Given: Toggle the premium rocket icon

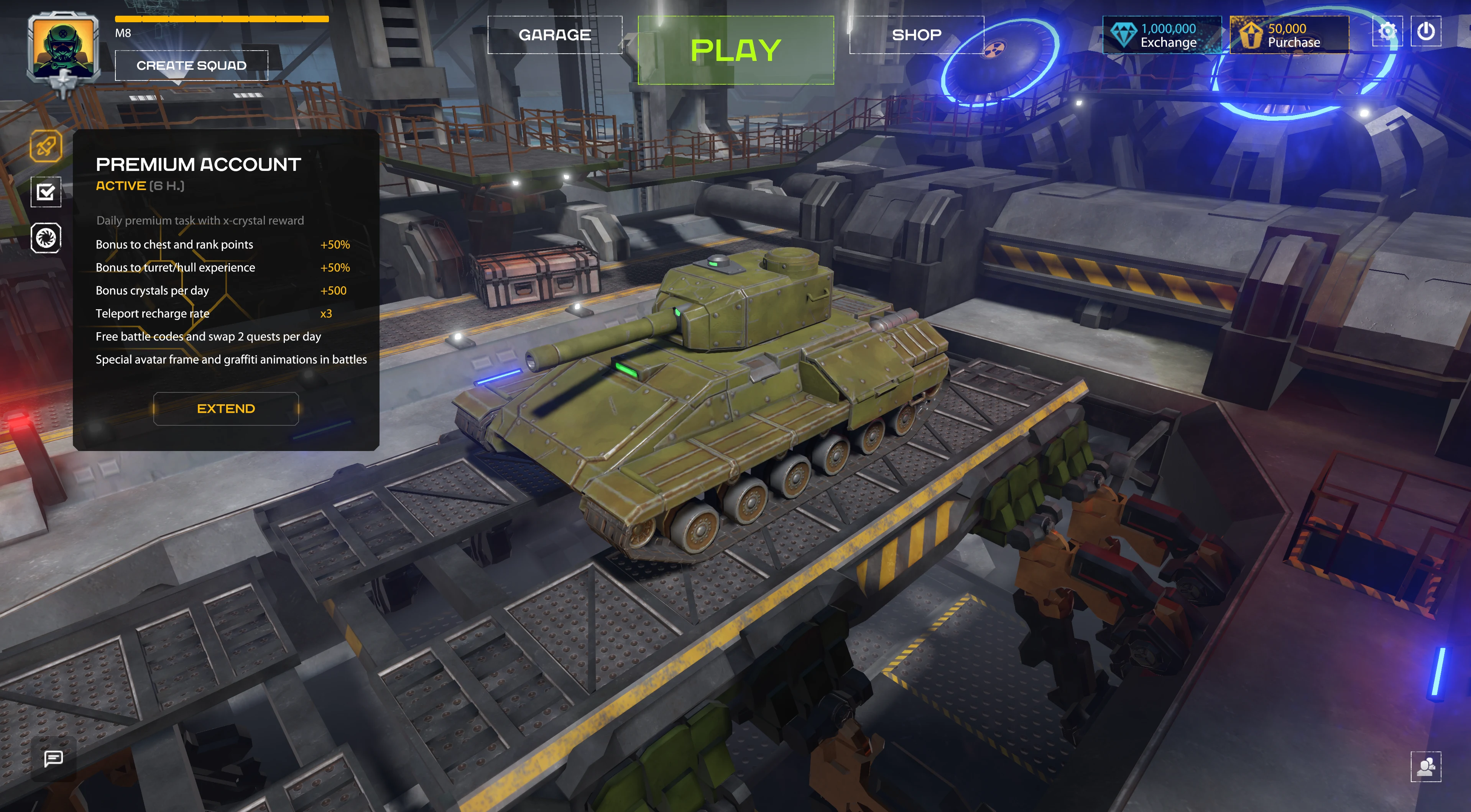Looking at the screenshot, I should tap(46, 147).
